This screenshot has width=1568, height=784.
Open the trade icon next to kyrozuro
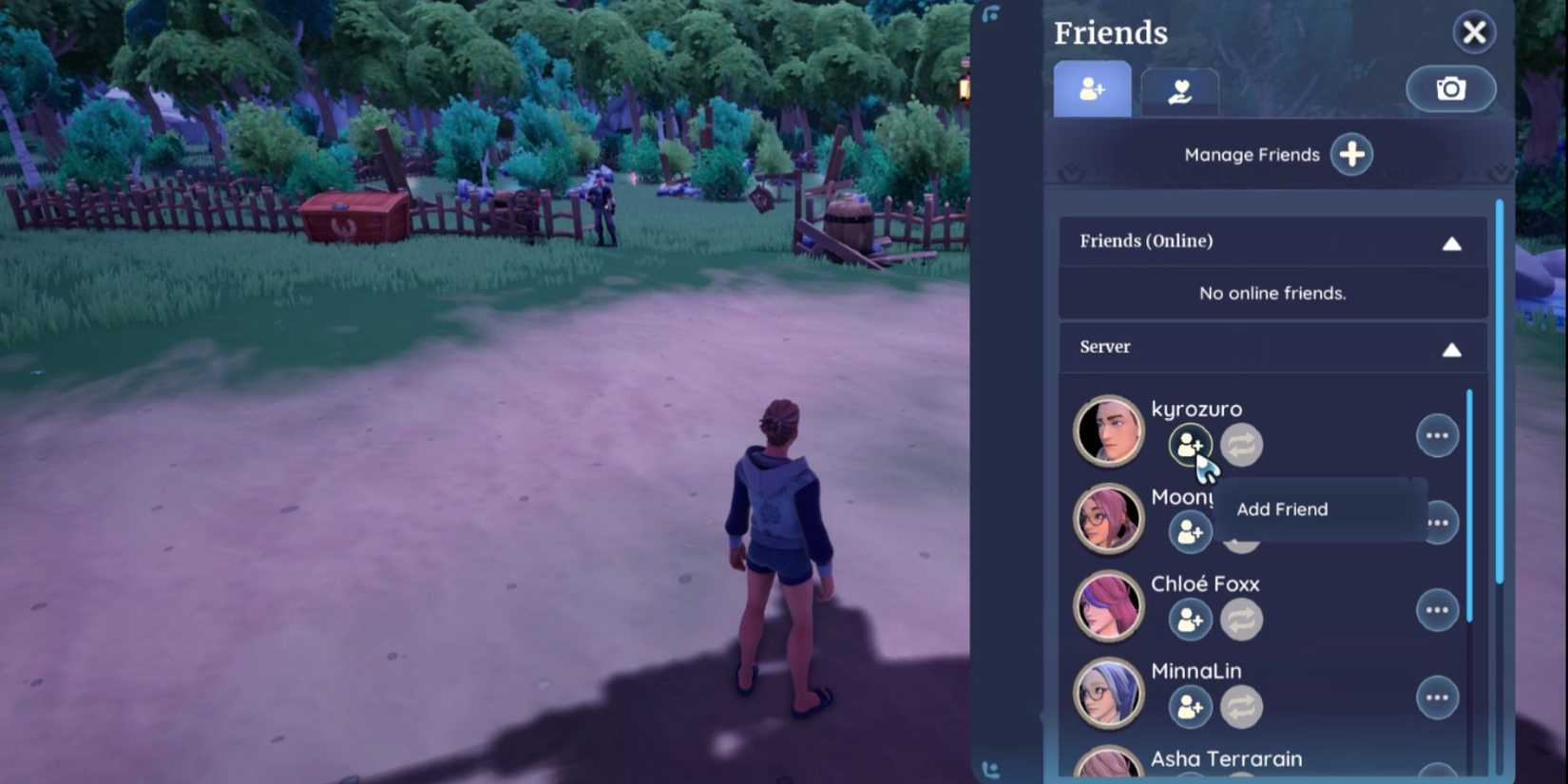1241,444
